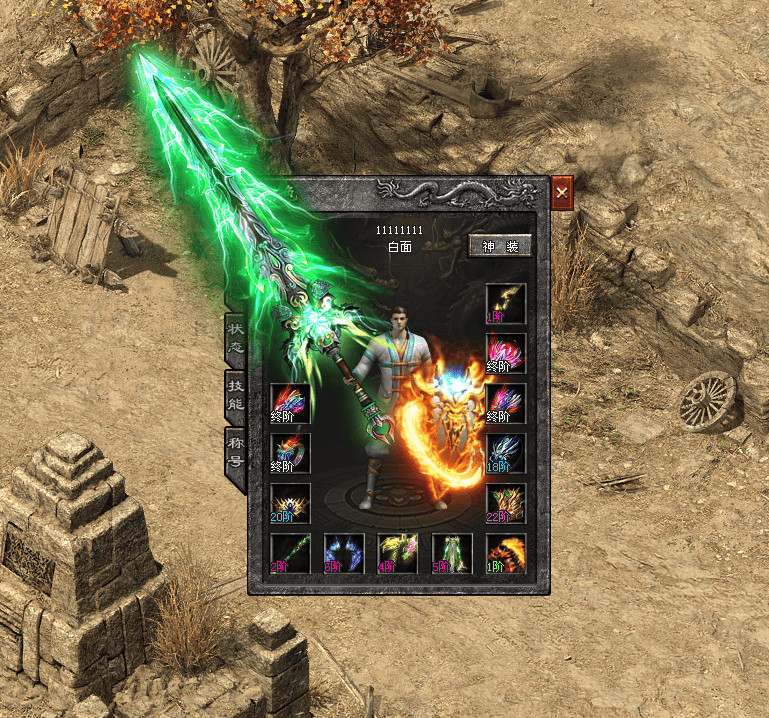Select the 1阶 orange flame slot
Image resolution: width=769 pixels, height=718 pixels.
(x=505, y=553)
